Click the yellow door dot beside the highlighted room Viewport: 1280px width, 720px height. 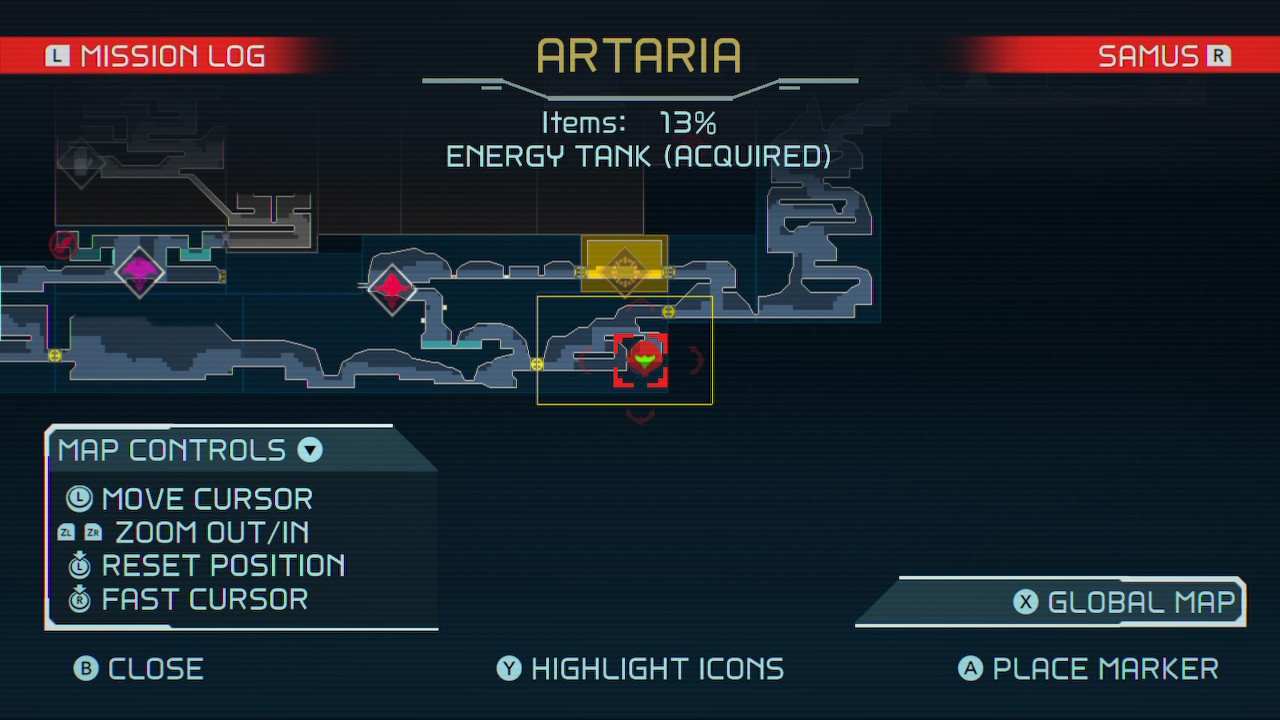667,312
